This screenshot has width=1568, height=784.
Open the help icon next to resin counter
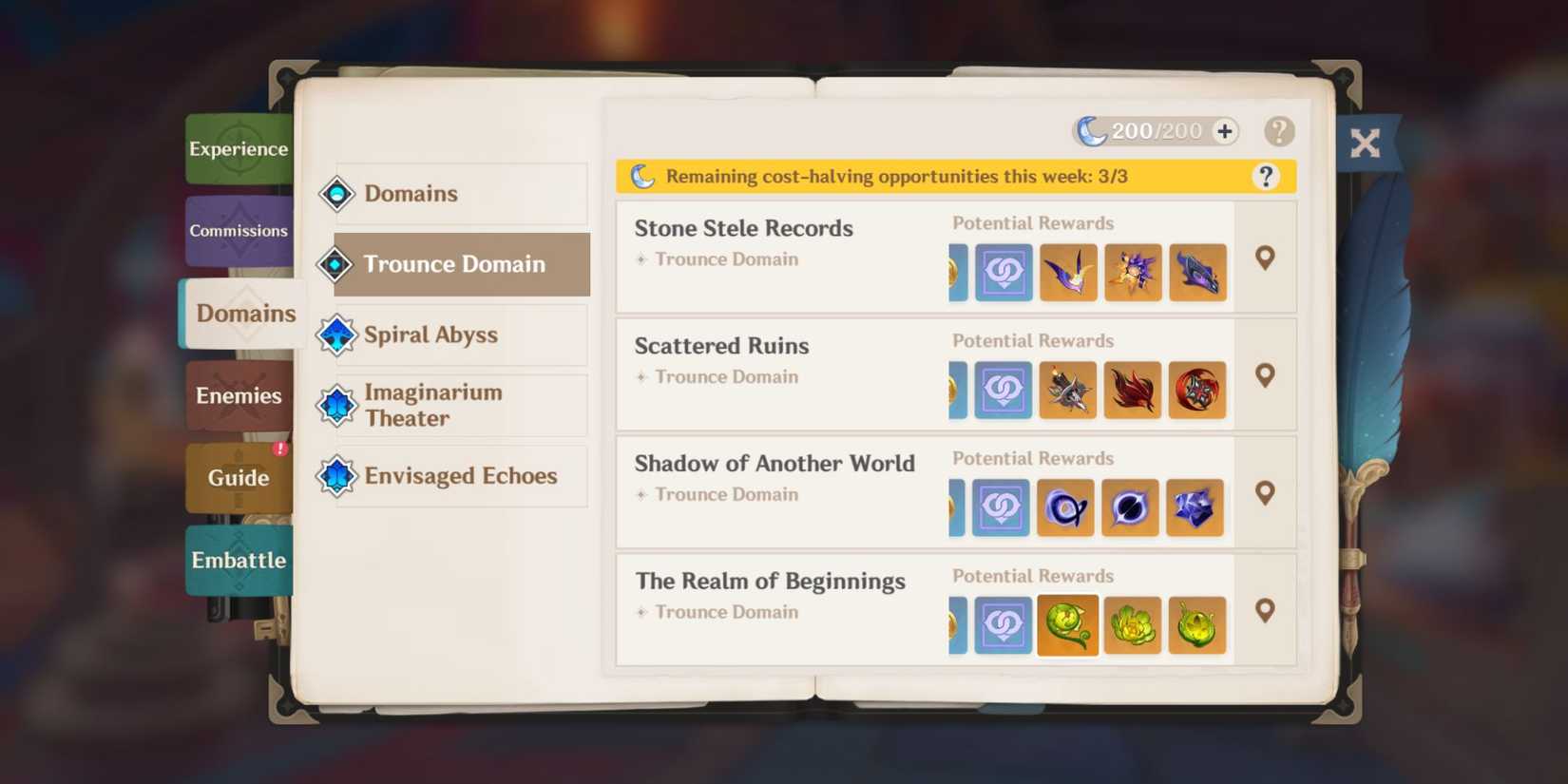pos(1279,131)
